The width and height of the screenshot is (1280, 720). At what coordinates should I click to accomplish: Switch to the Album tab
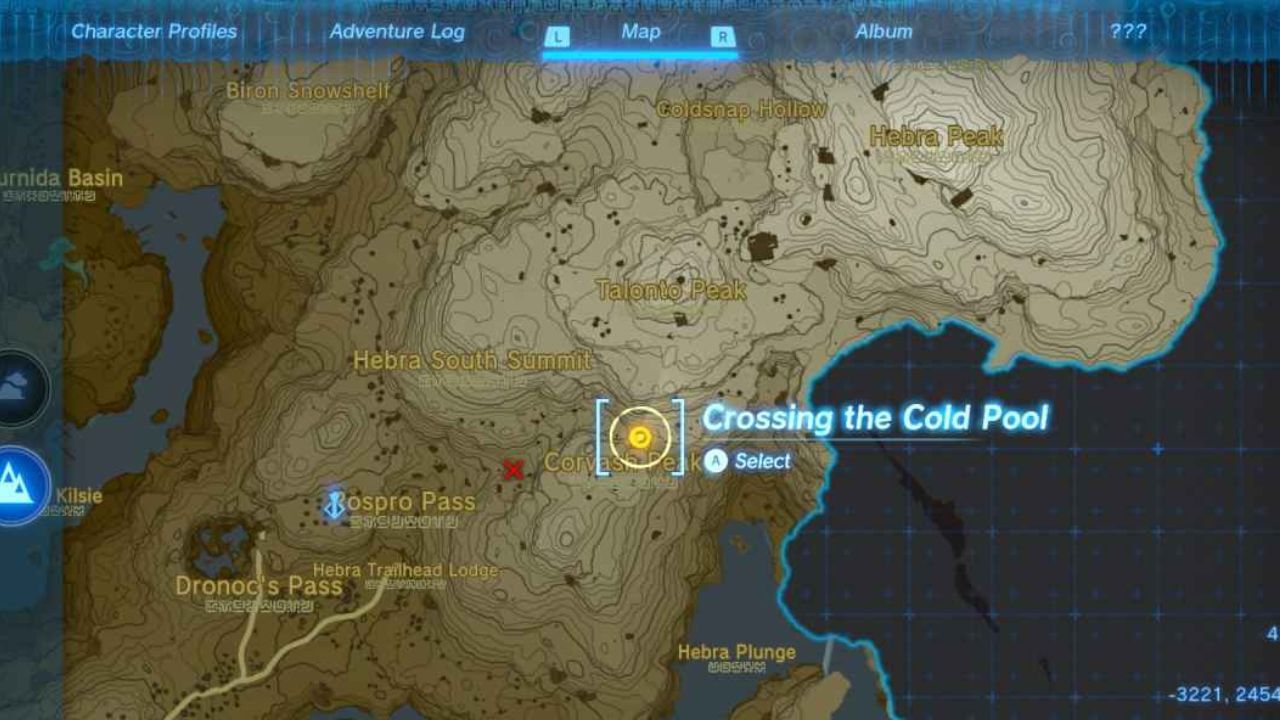(x=881, y=31)
